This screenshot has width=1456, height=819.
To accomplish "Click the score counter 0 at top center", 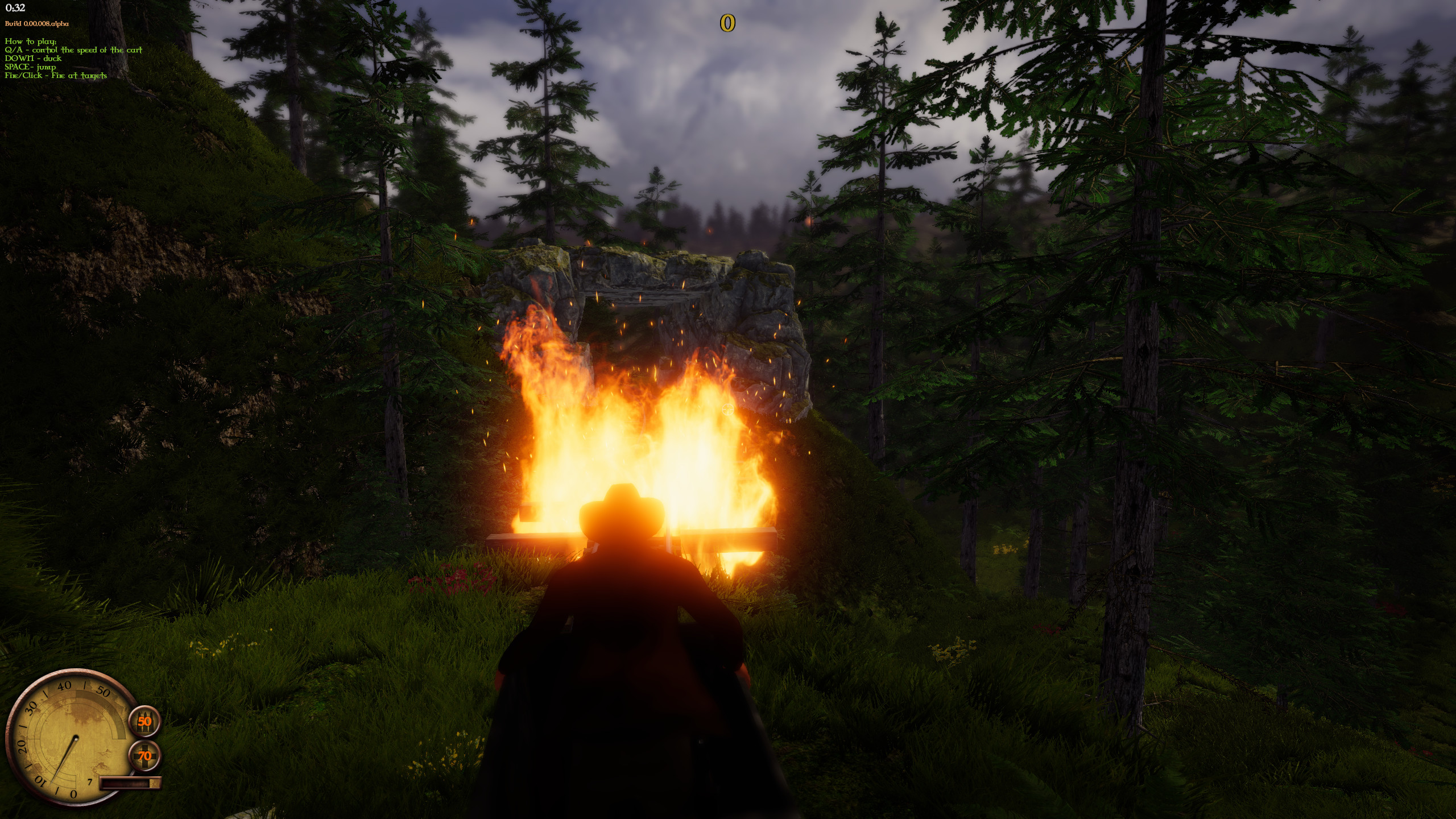I will (x=728, y=24).
